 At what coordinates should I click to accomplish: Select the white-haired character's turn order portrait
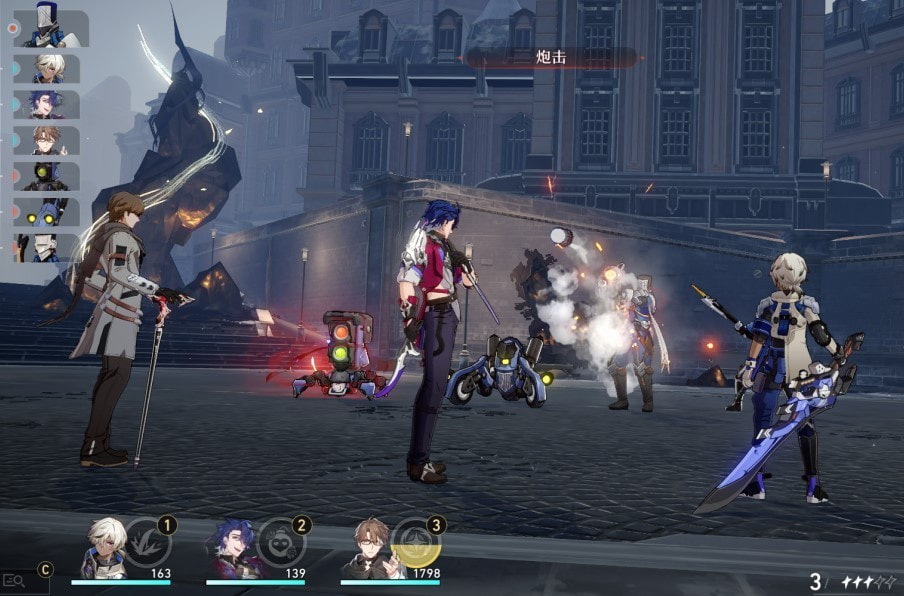point(47,68)
